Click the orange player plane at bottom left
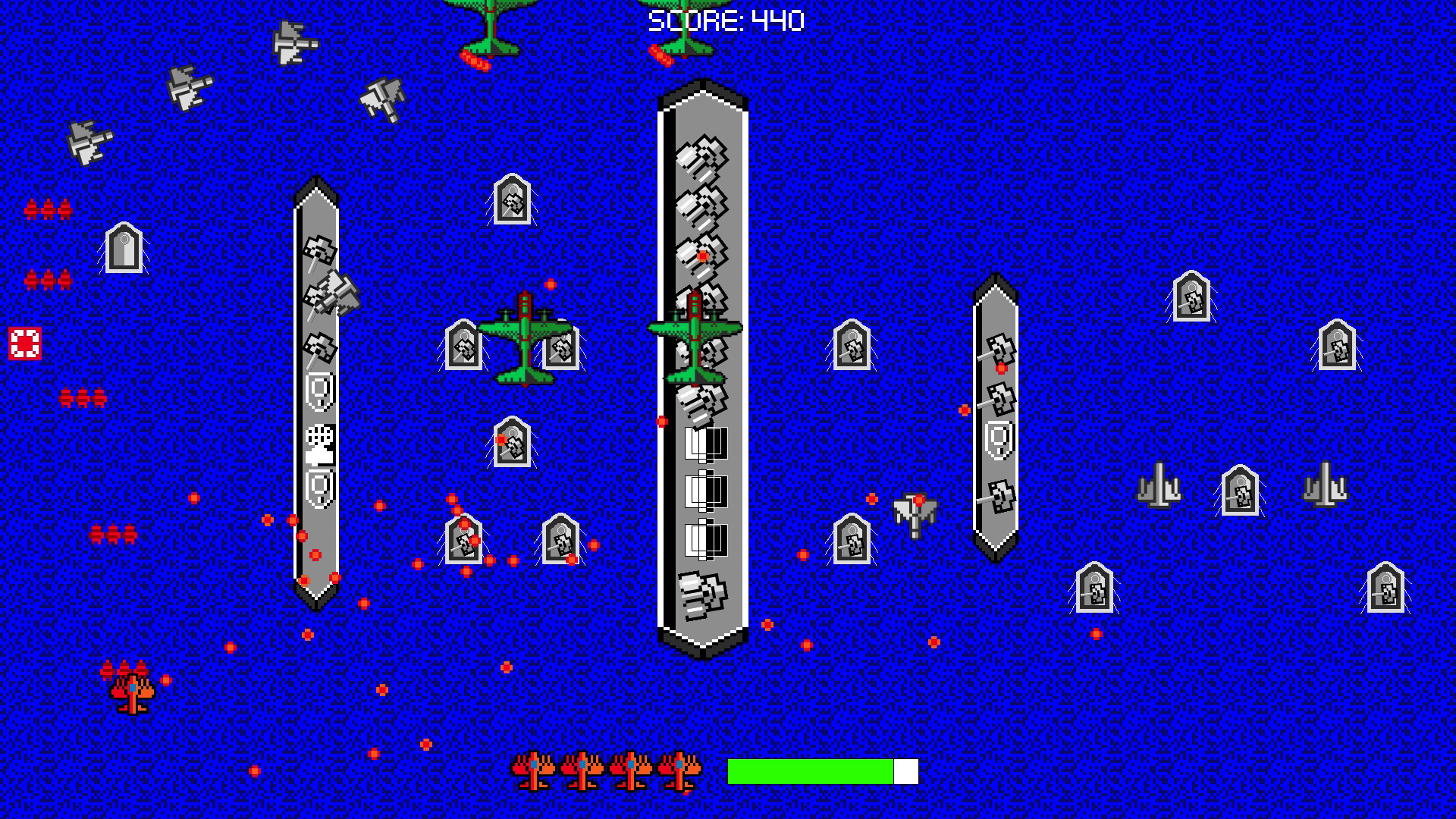Image resolution: width=1456 pixels, height=819 pixels. (x=130, y=692)
